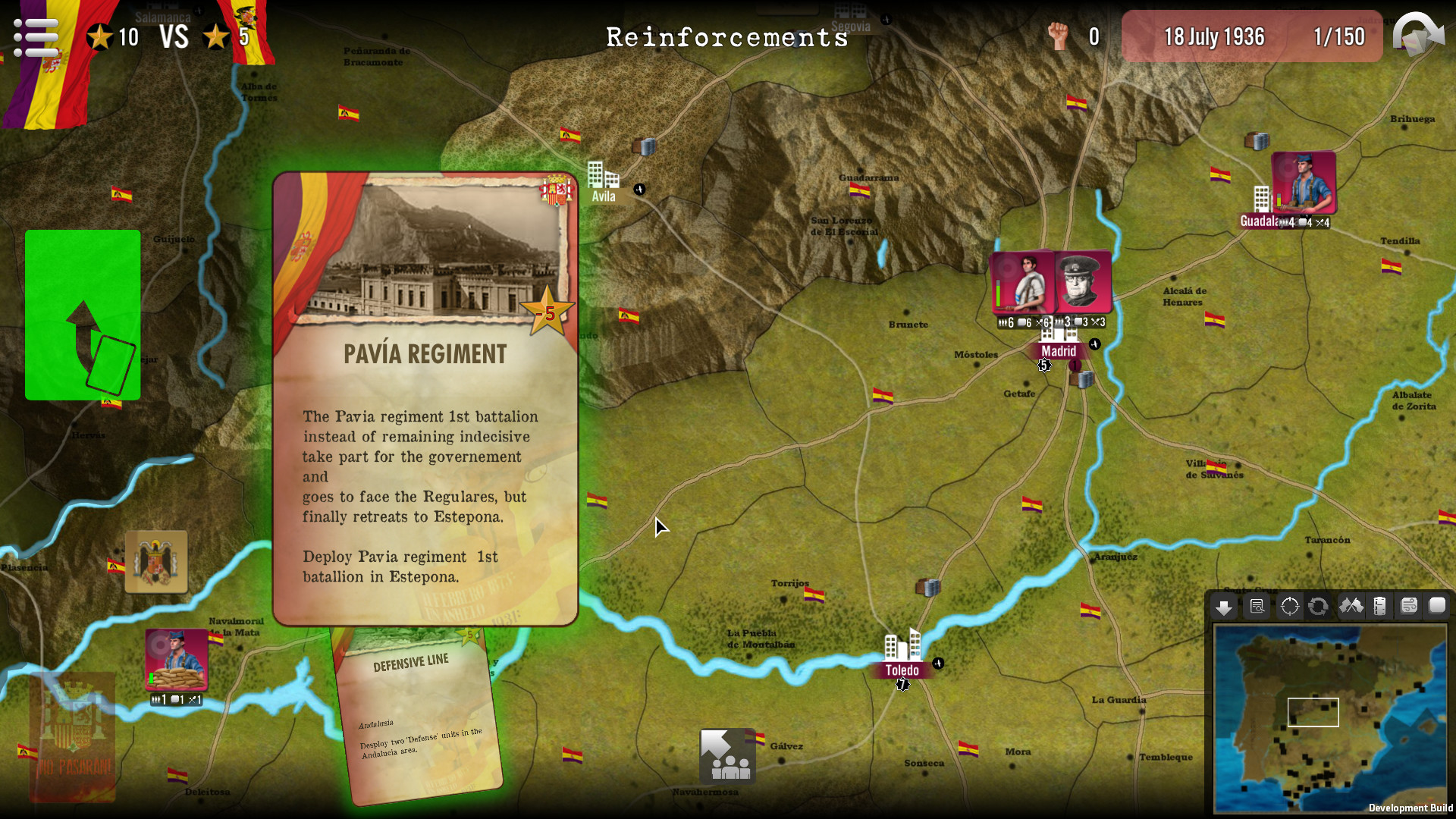The image size is (1456, 819).
Task: Click the white viewport rectangle on the minimap
Action: point(1315,713)
